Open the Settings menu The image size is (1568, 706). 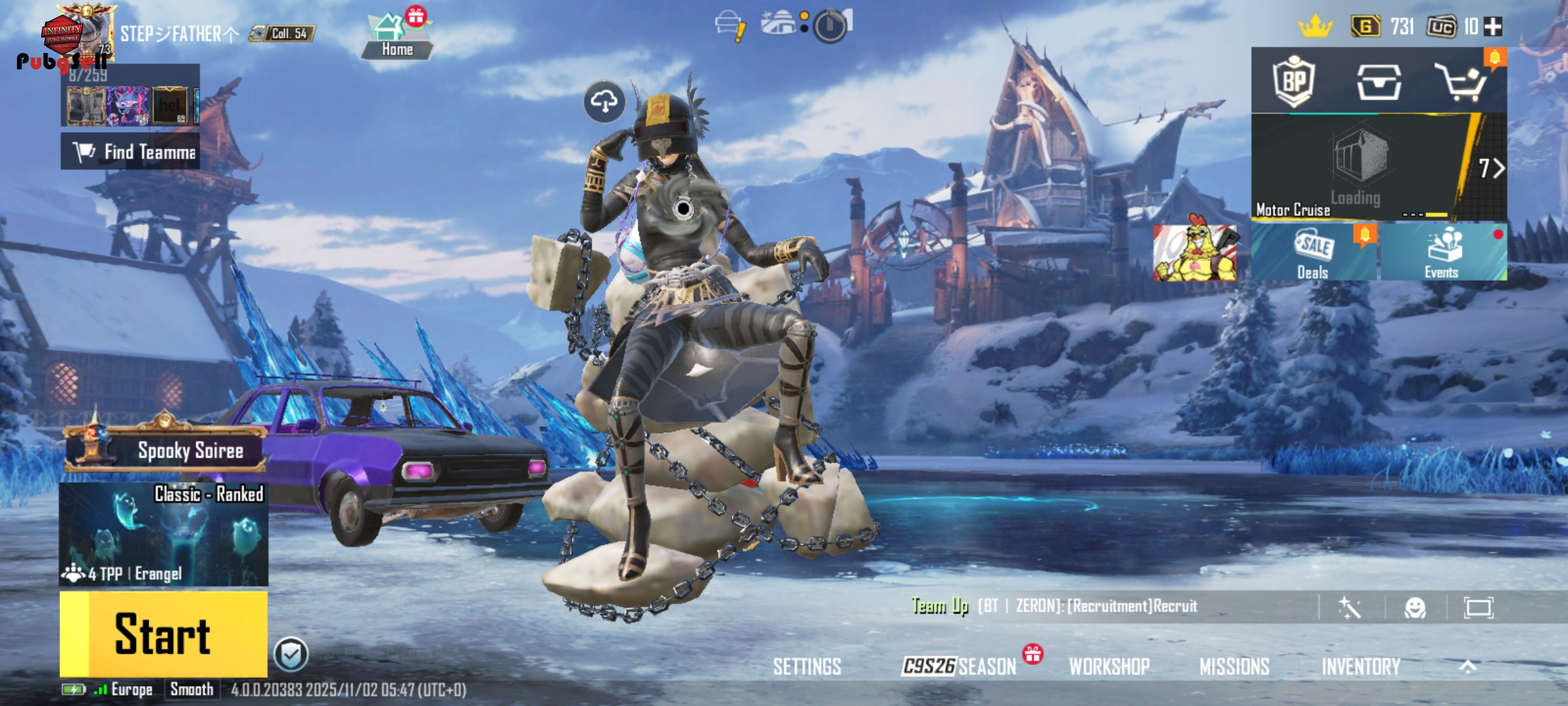click(x=807, y=667)
